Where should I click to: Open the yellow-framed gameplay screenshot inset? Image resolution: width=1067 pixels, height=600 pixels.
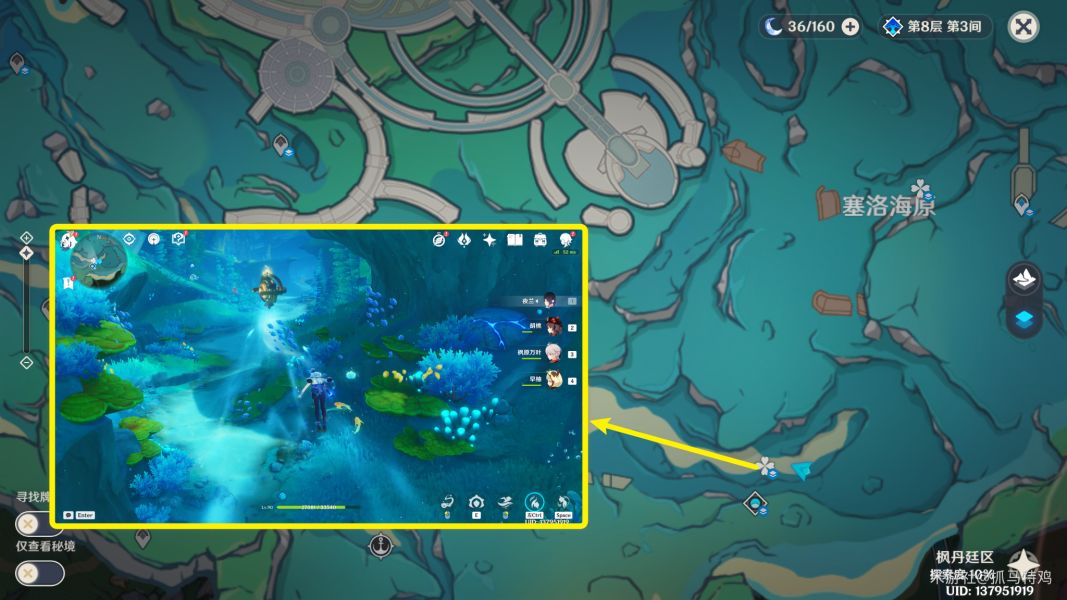click(319, 376)
